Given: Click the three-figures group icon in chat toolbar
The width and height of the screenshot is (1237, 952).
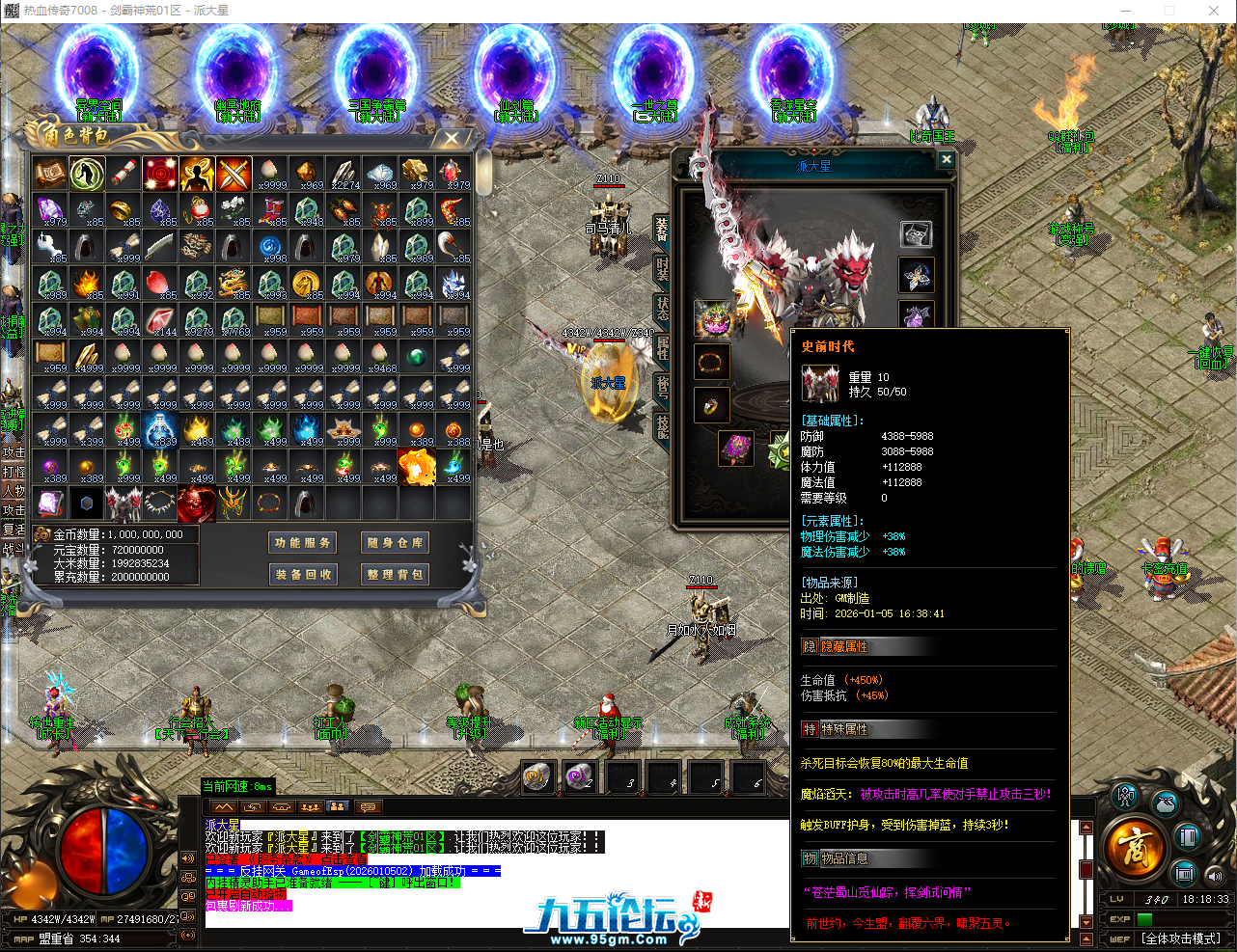Looking at the screenshot, I should (x=311, y=807).
